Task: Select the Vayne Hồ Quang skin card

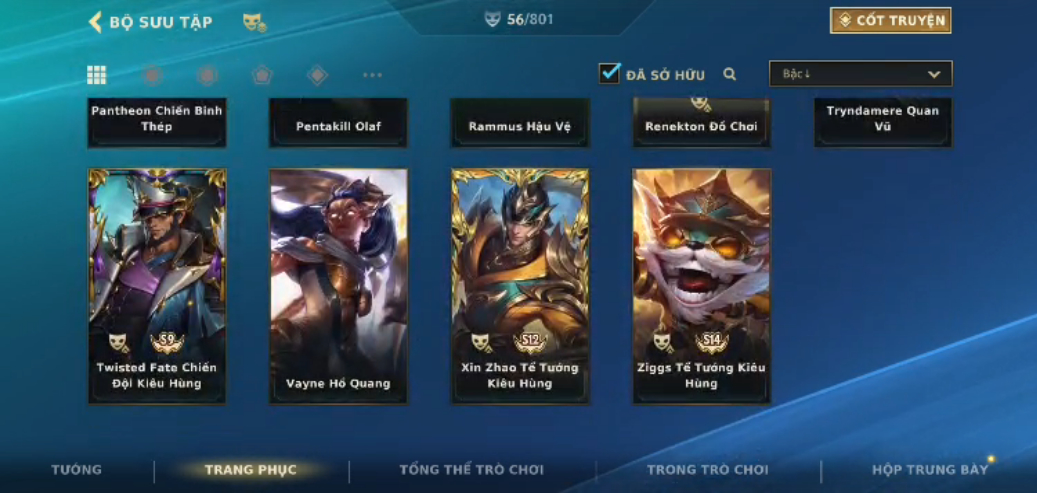Action: [338, 286]
